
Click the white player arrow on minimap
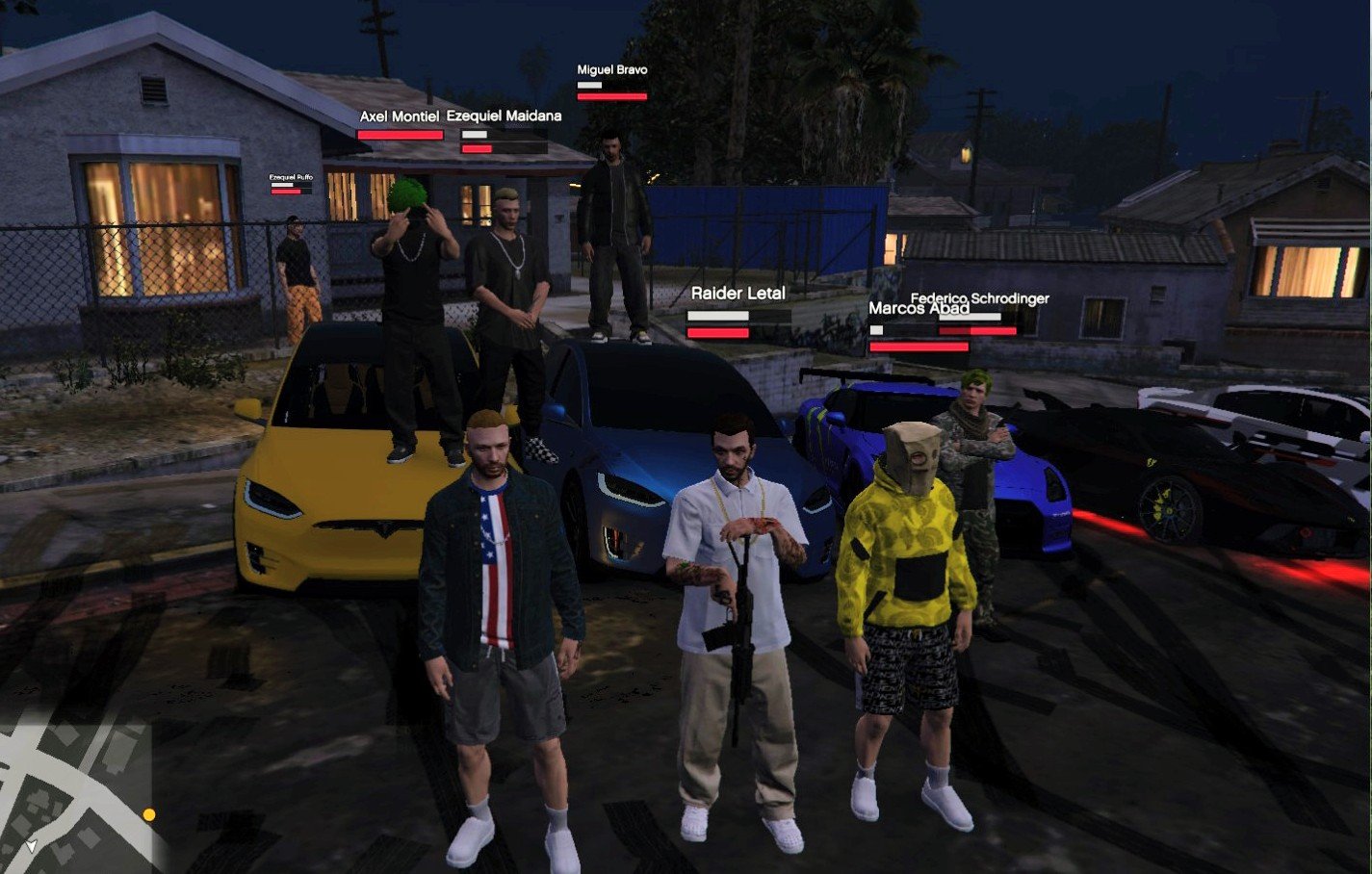[32, 846]
